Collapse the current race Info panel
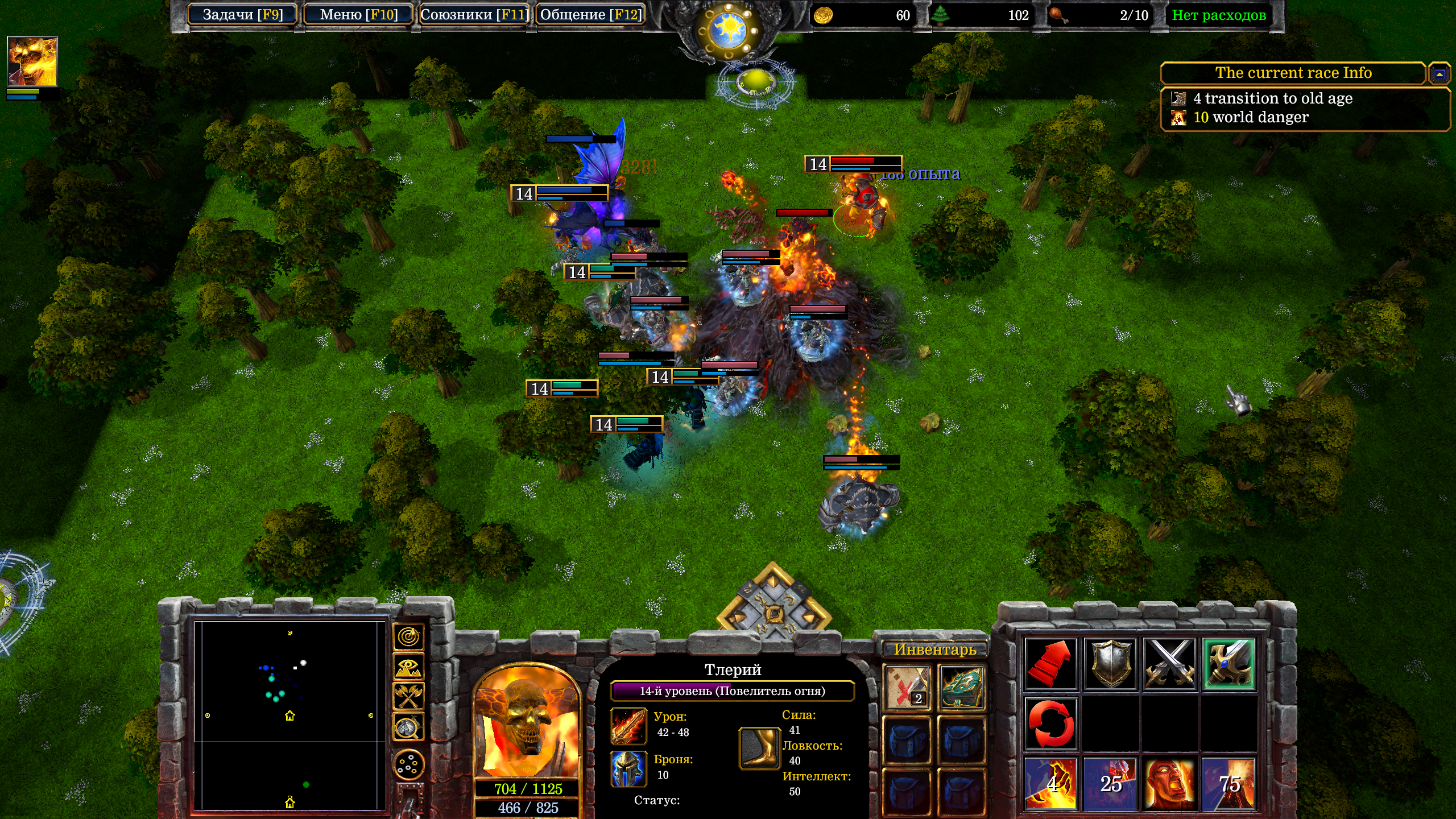This screenshot has width=1456, height=819. pos(1440,73)
